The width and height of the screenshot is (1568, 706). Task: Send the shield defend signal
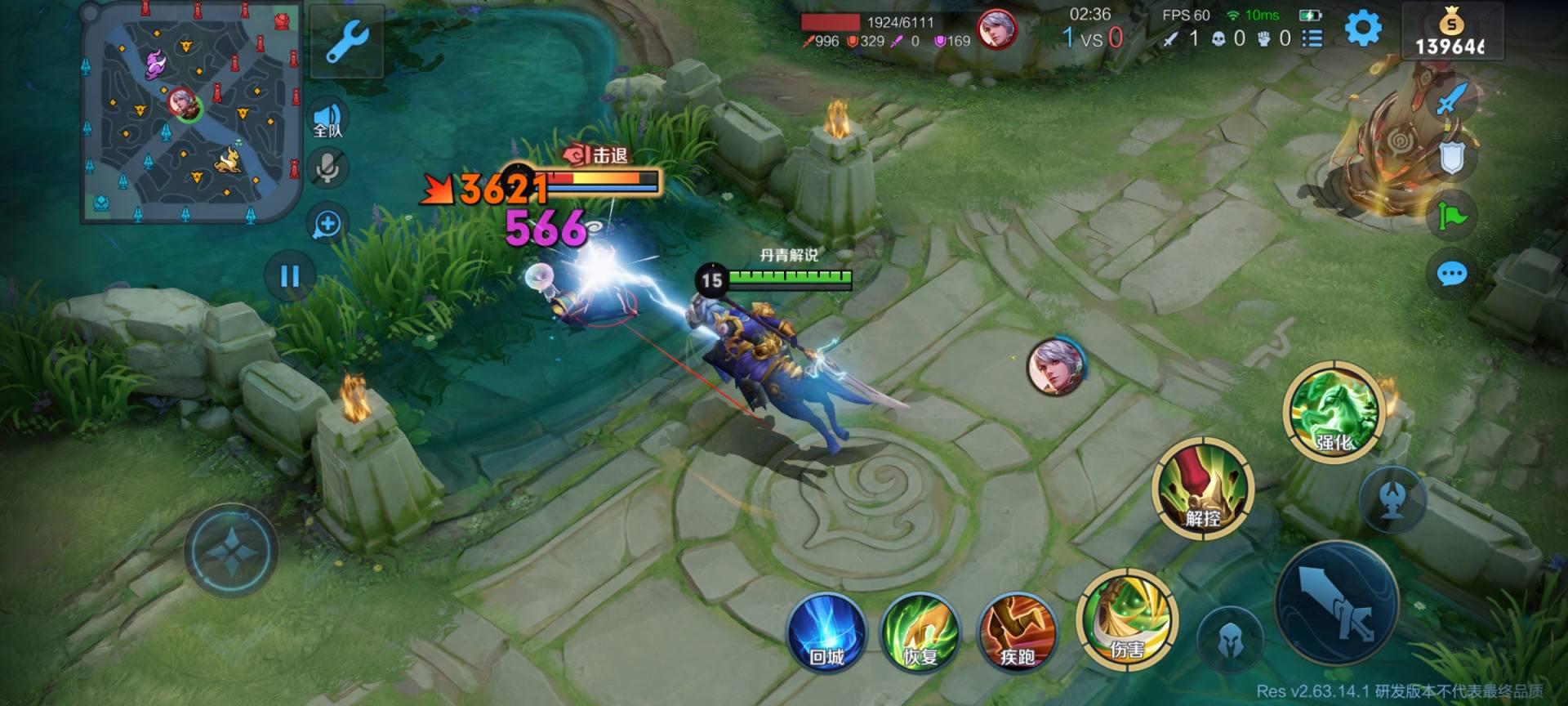coord(1452,158)
